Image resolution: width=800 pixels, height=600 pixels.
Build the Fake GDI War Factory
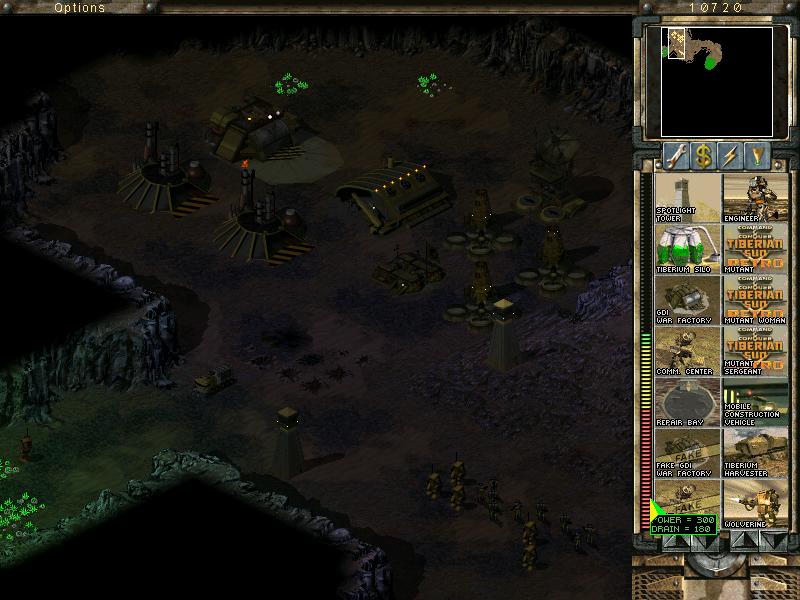tap(687, 454)
